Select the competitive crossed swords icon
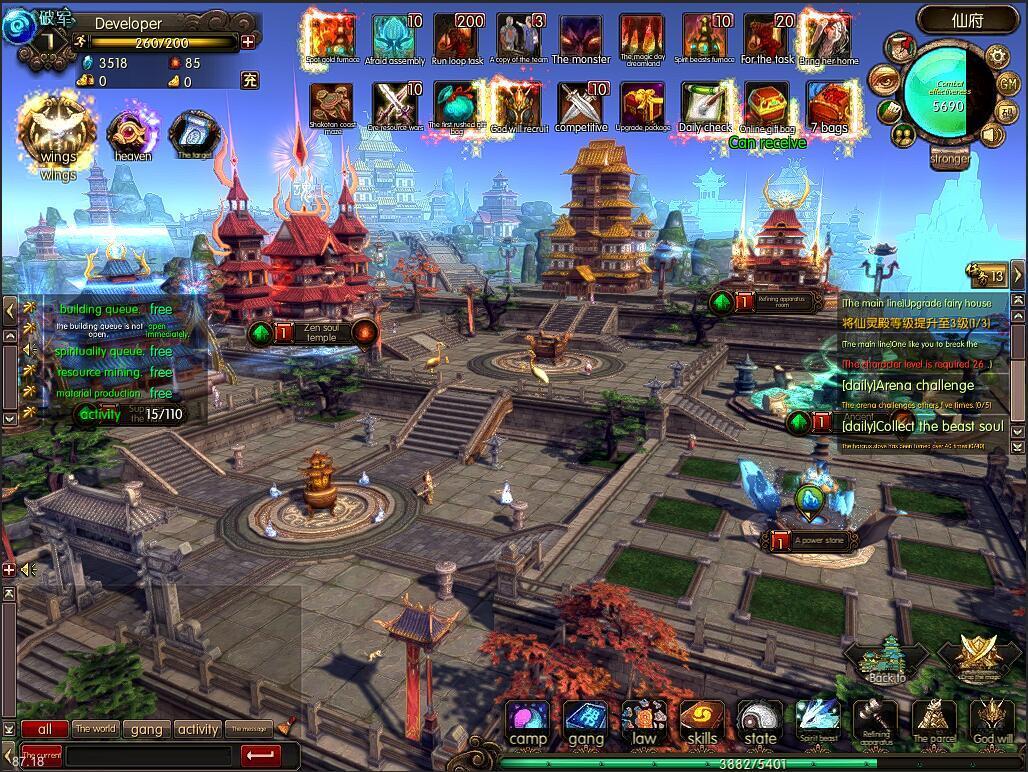1028x772 pixels. [582, 104]
